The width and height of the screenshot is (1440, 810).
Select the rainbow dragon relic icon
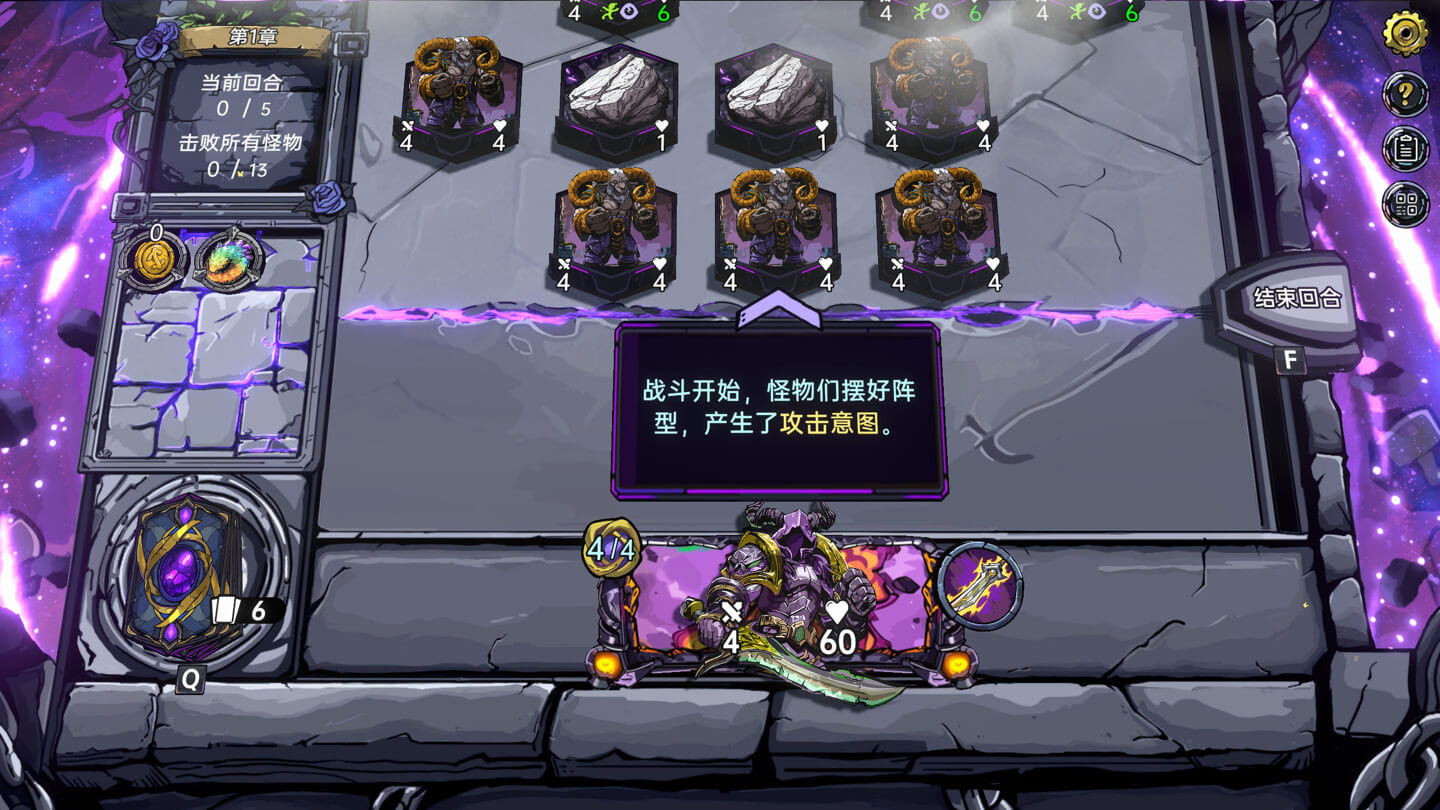click(228, 259)
